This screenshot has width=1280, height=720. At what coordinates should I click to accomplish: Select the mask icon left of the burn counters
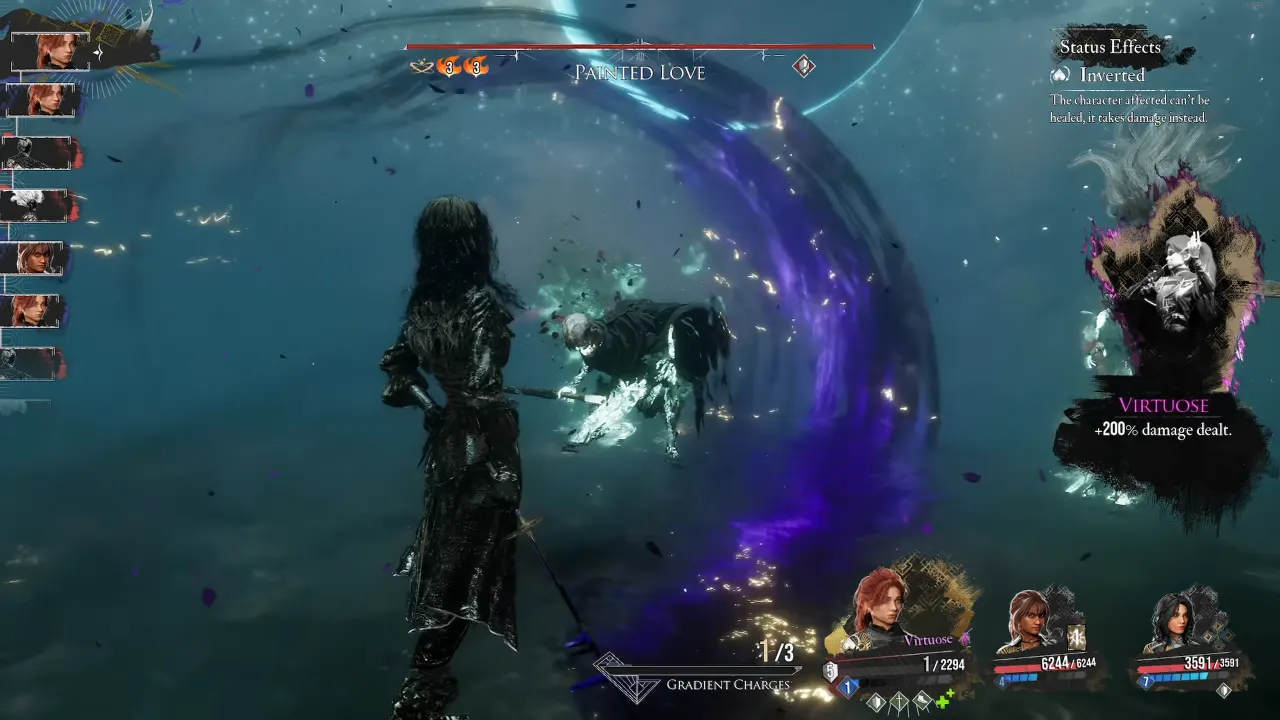click(420, 66)
